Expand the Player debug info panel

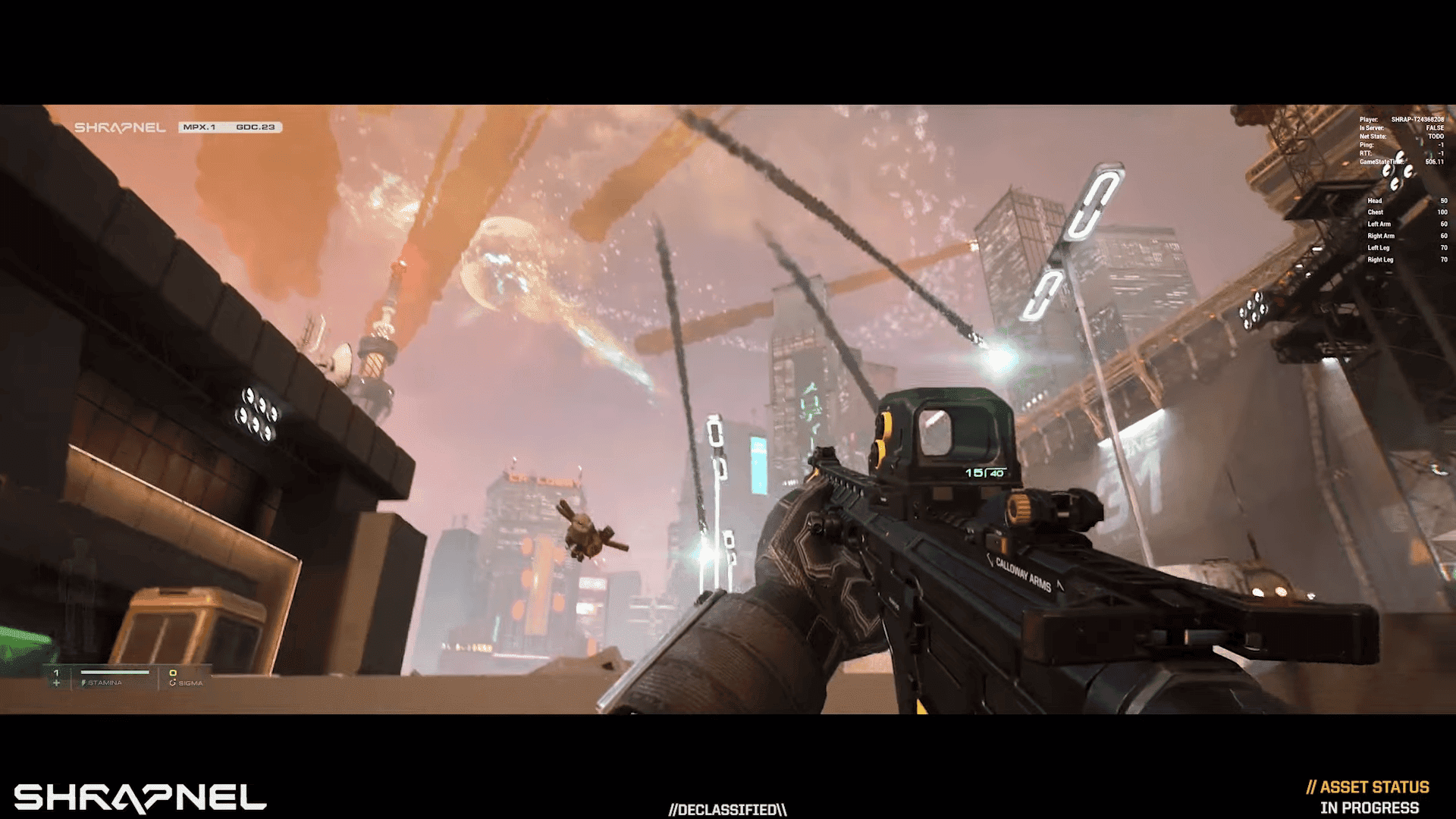[x=1403, y=119]
